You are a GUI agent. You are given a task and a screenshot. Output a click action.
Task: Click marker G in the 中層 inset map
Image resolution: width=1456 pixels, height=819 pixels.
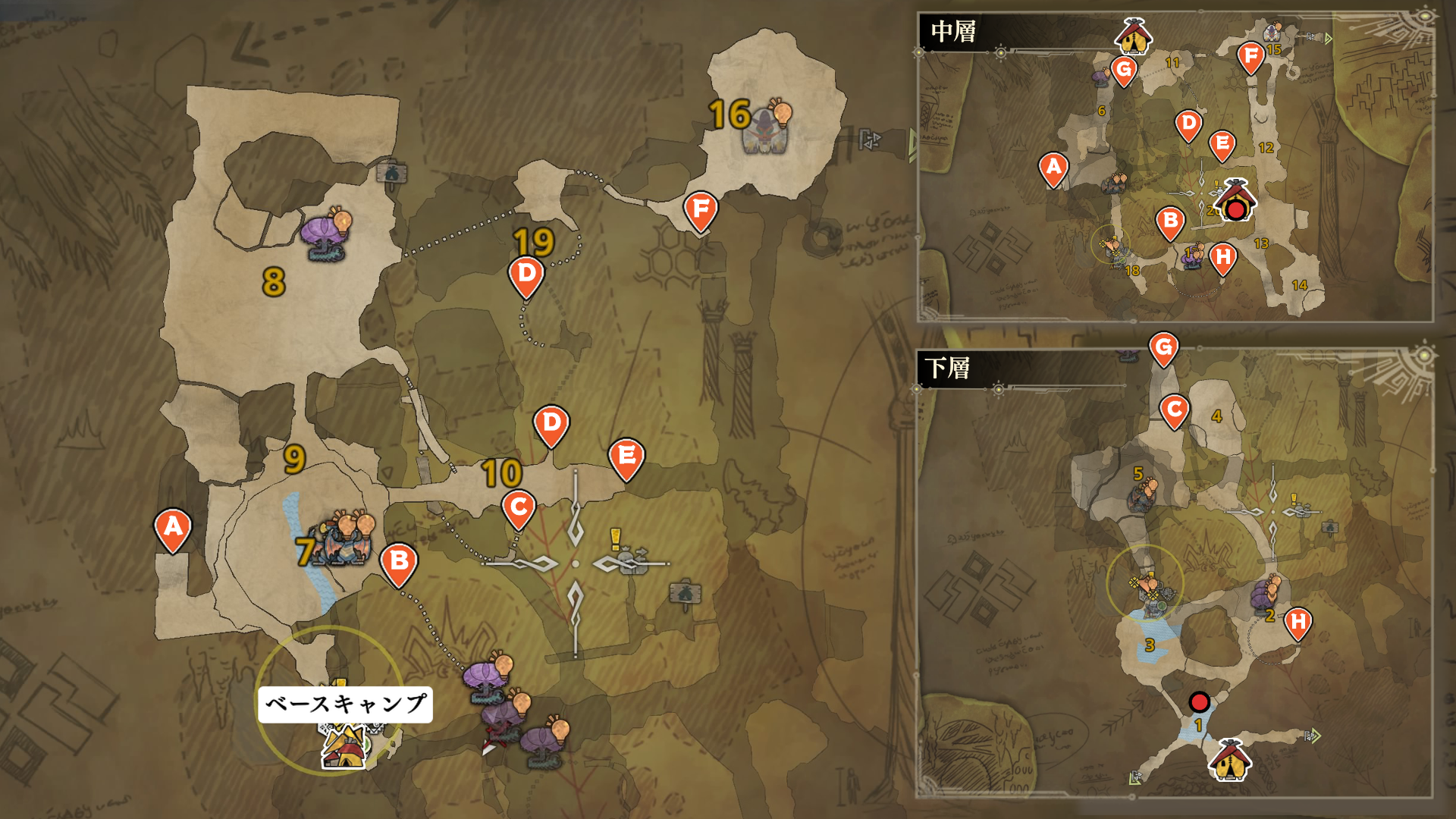[1124, 71]
